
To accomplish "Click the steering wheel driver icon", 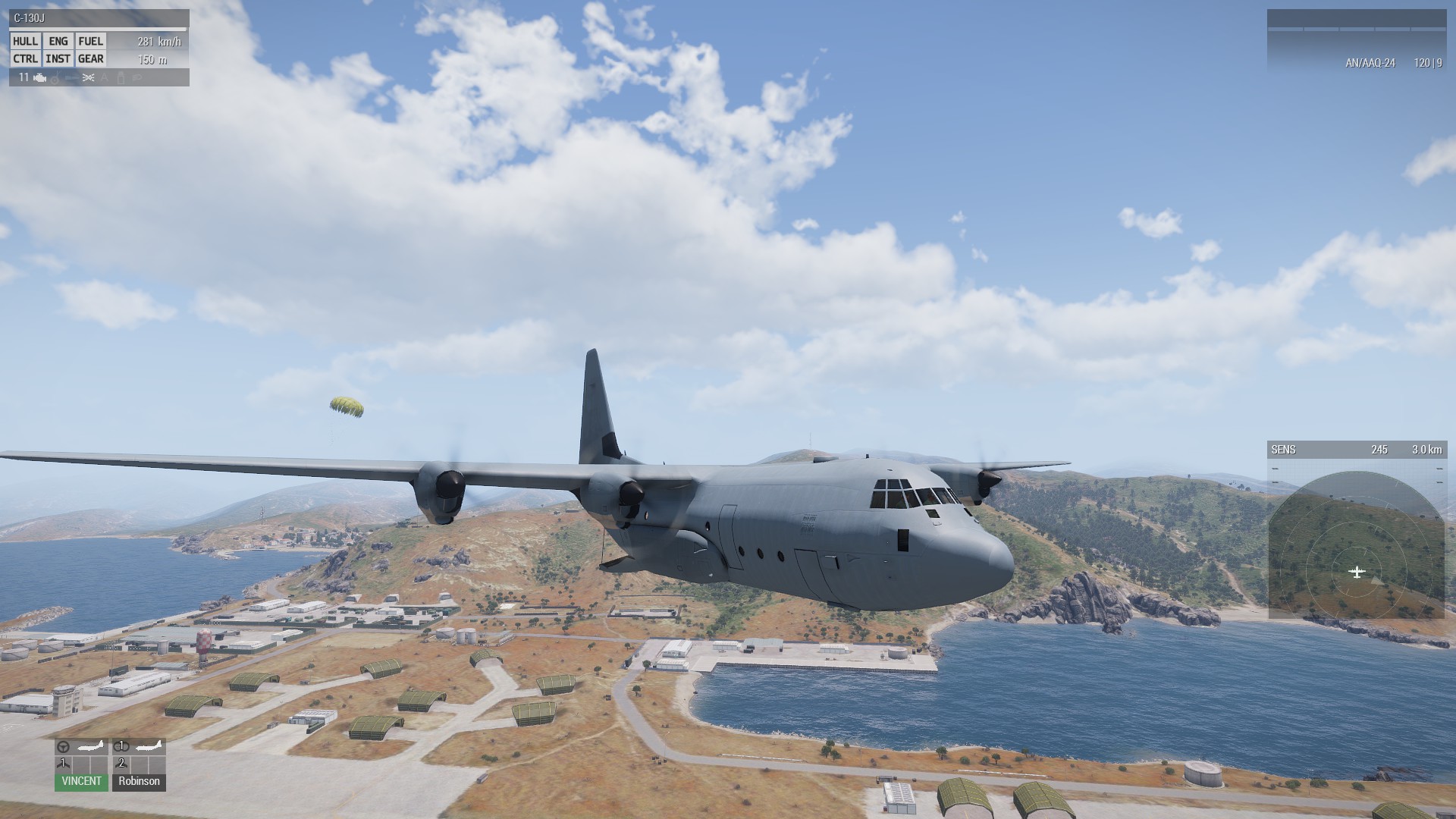I will 64,747.
